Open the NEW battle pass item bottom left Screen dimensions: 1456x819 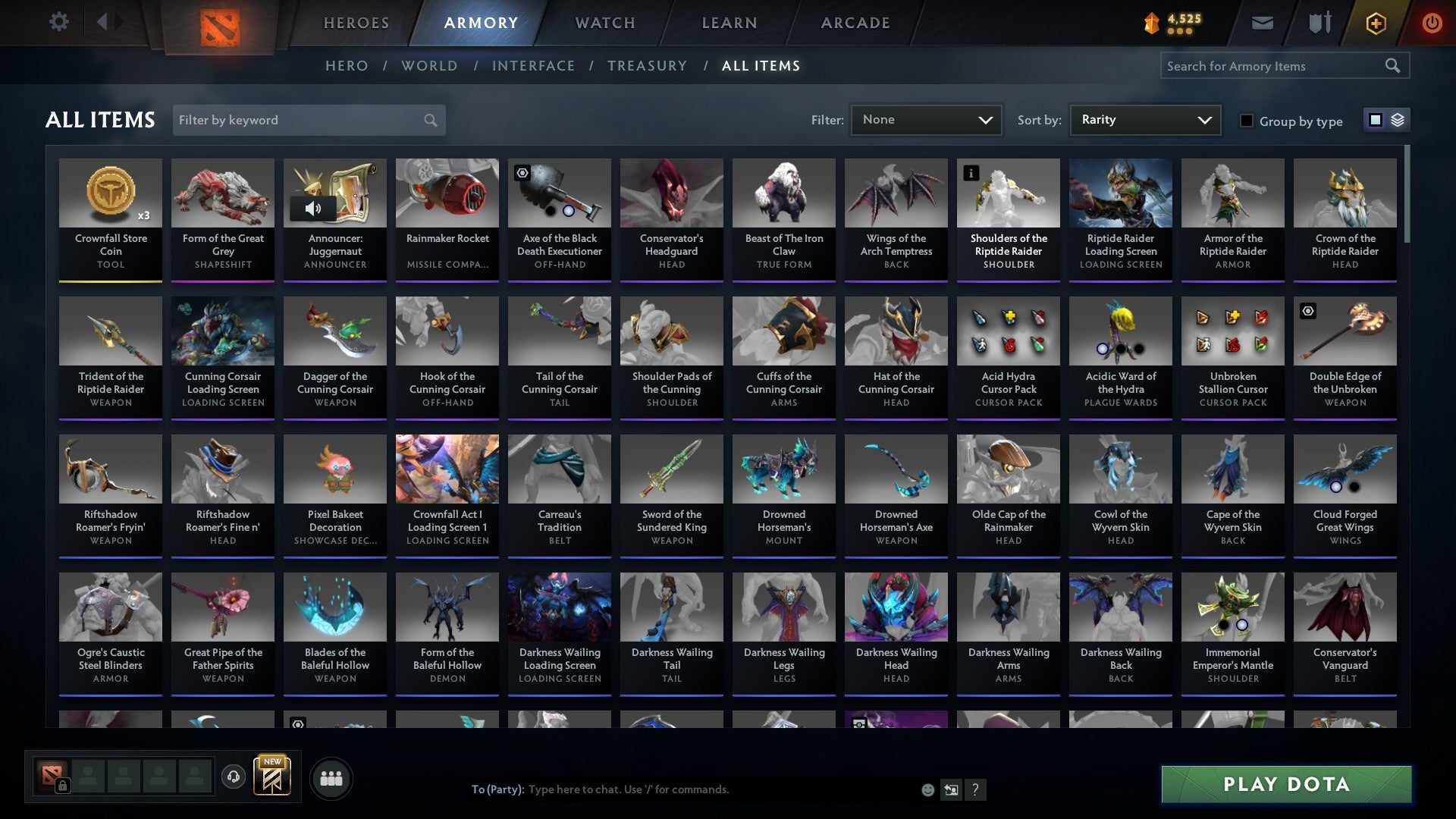pyautogui.click(x=272, y=777)
